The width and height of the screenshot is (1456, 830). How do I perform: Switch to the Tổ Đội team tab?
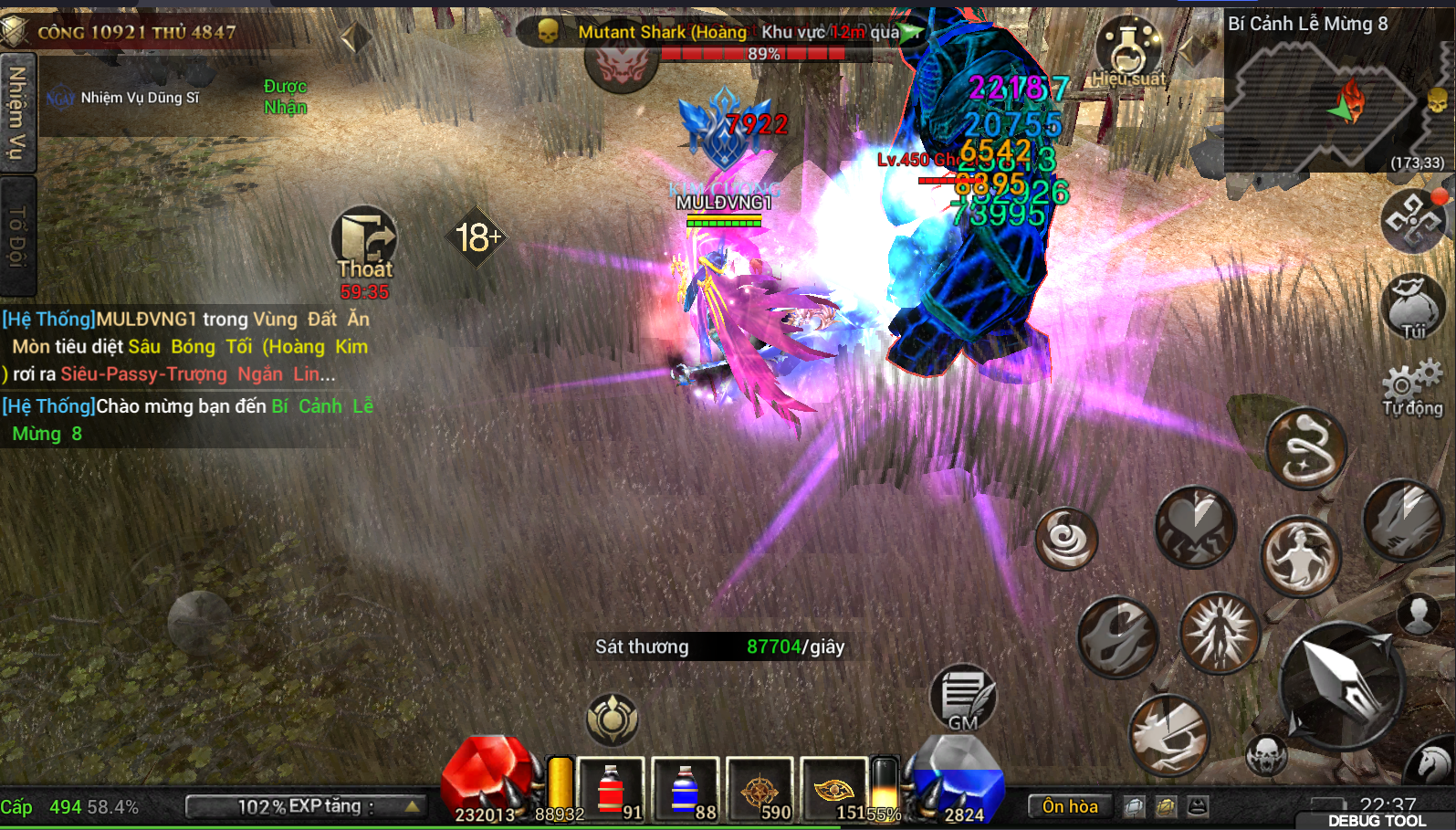coord(17,236)
